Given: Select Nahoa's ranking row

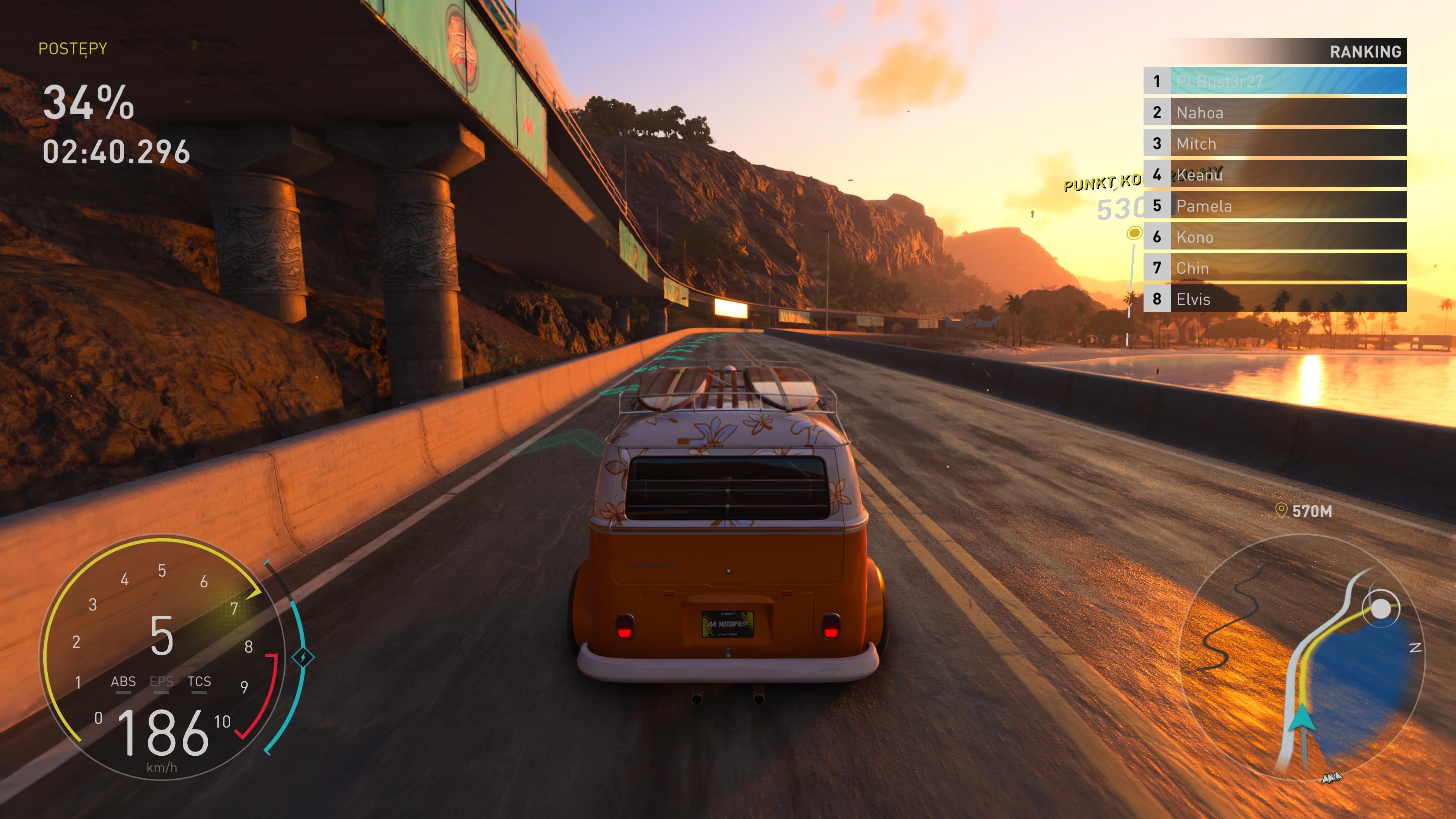Looking at the screenshot, I should point(1274,112).
